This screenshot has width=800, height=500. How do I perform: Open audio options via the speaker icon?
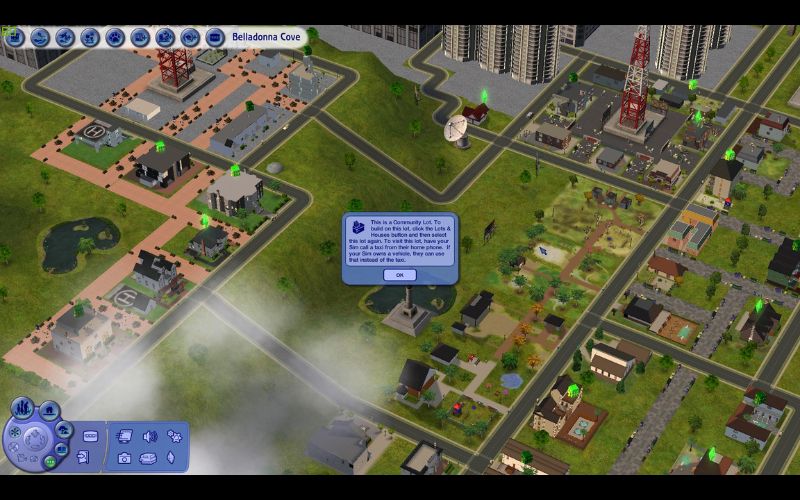150,436
